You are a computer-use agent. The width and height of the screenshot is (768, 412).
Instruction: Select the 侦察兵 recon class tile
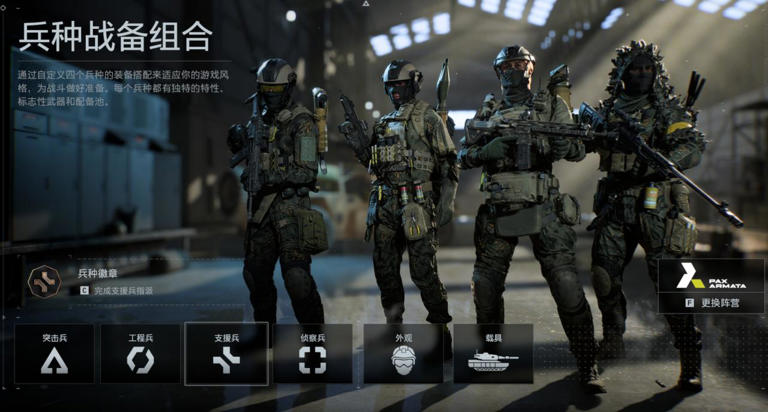pyautogui.click(x=312, y=353)
